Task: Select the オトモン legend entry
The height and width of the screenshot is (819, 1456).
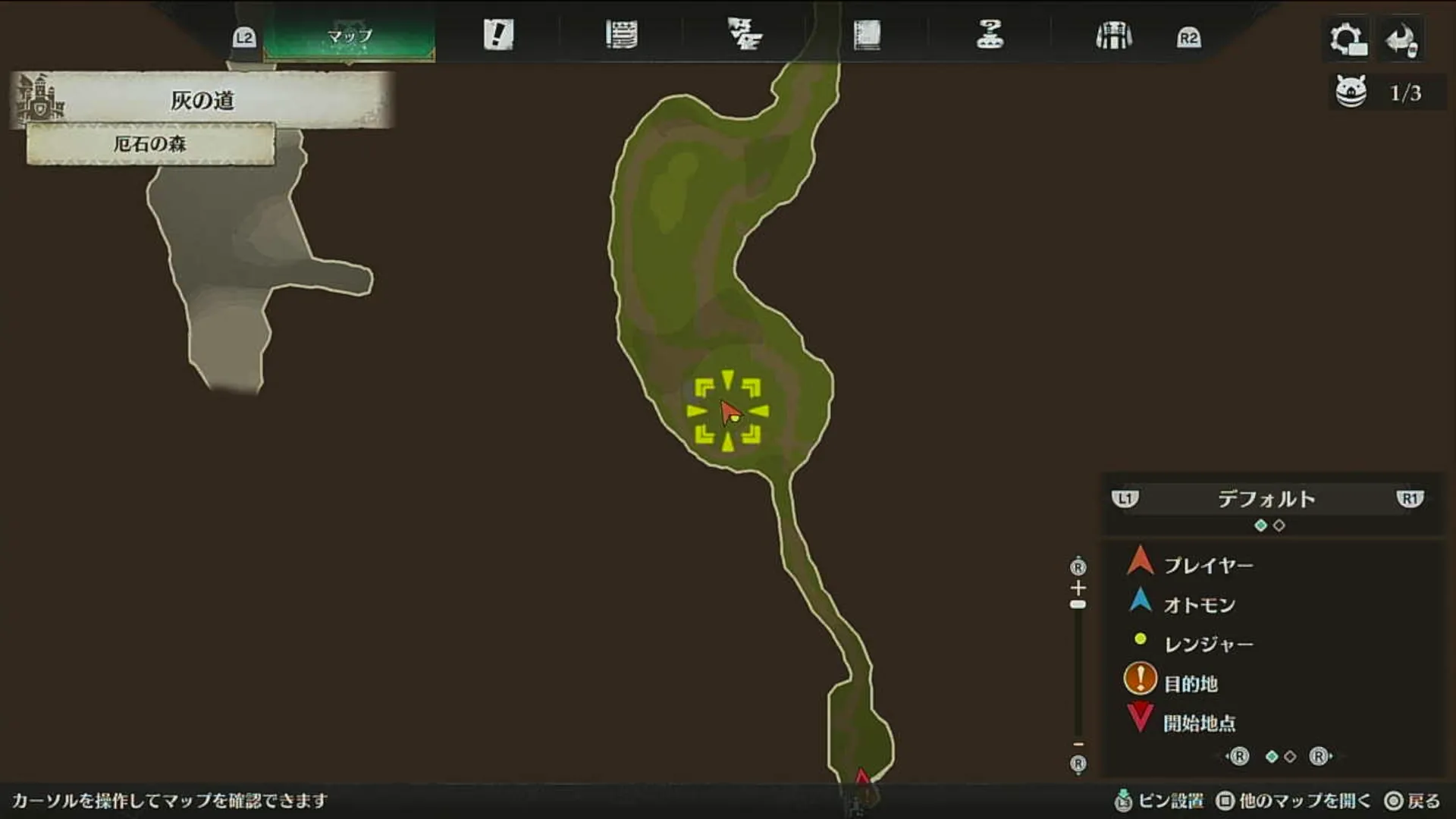Action: [1200, 605]
